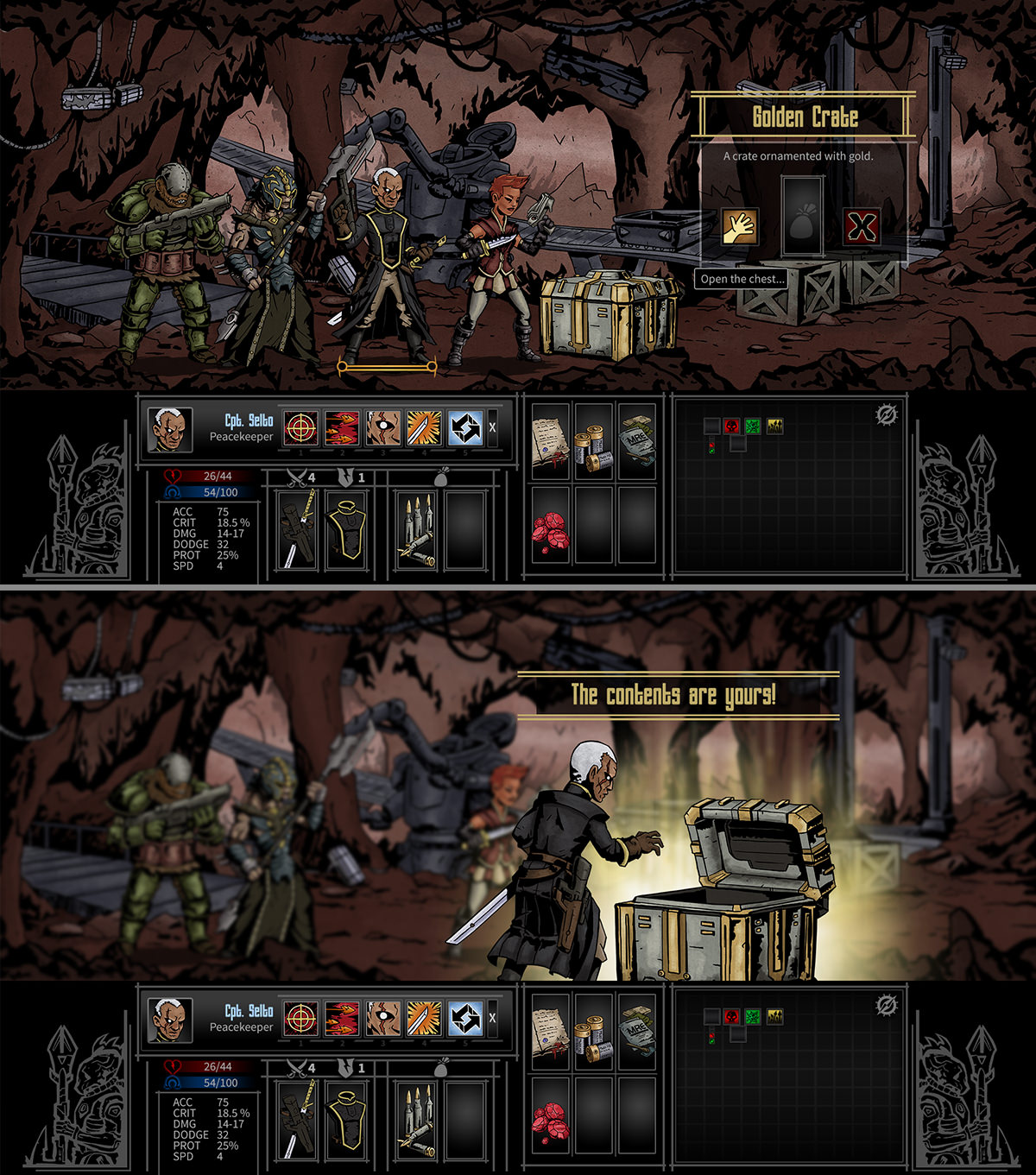The width and height of the screenshot is (1036, 1175).
Task: Select Cpt. Selto's portrait in the Golden Crate prompt frame
Action: [x=169, y=430]
